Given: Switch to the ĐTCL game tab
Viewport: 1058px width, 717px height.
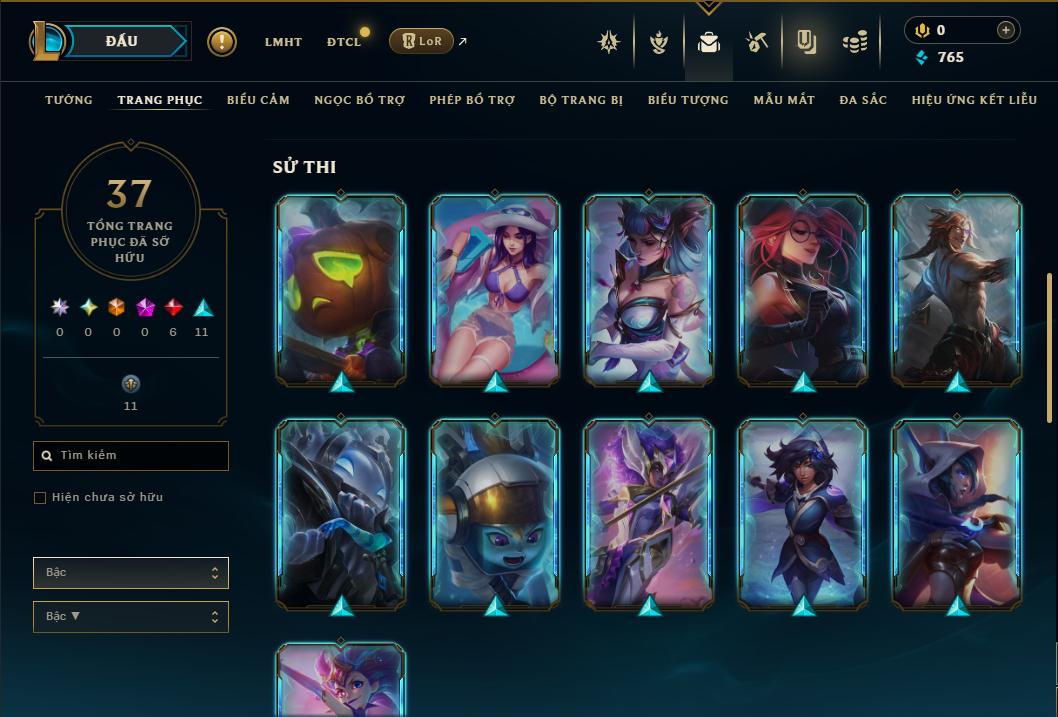Looking at the screenshot, I should (344, 42).
